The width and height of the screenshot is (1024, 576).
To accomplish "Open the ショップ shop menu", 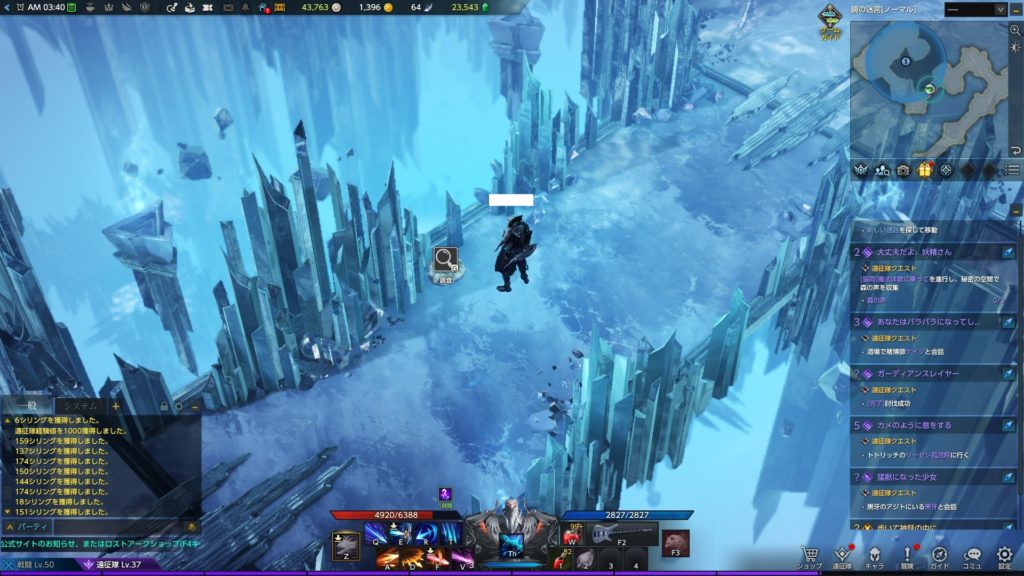I will [810, 555].
